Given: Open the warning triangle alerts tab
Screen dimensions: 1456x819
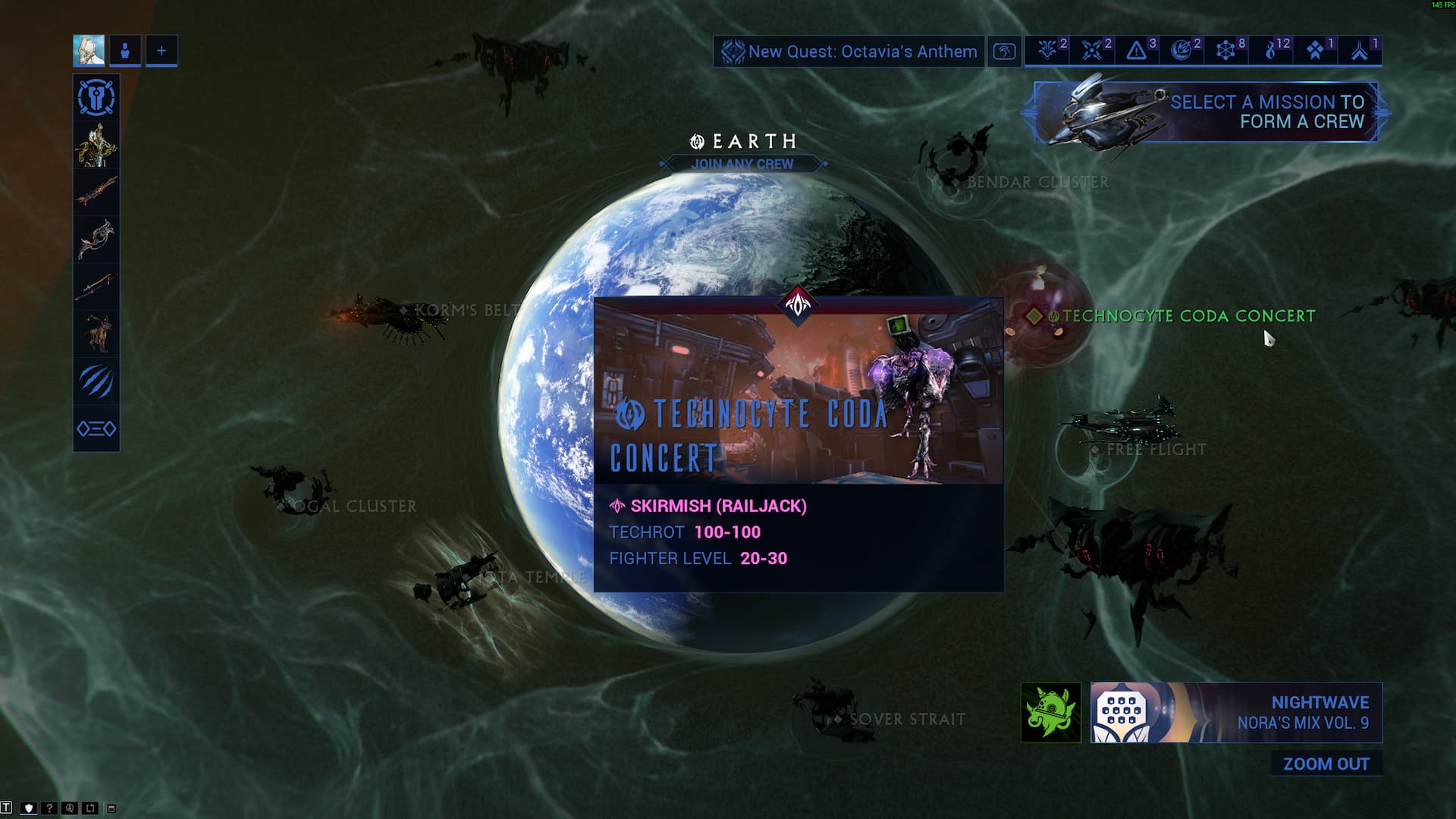Looking at the screenshot, I should [1137, 51].
